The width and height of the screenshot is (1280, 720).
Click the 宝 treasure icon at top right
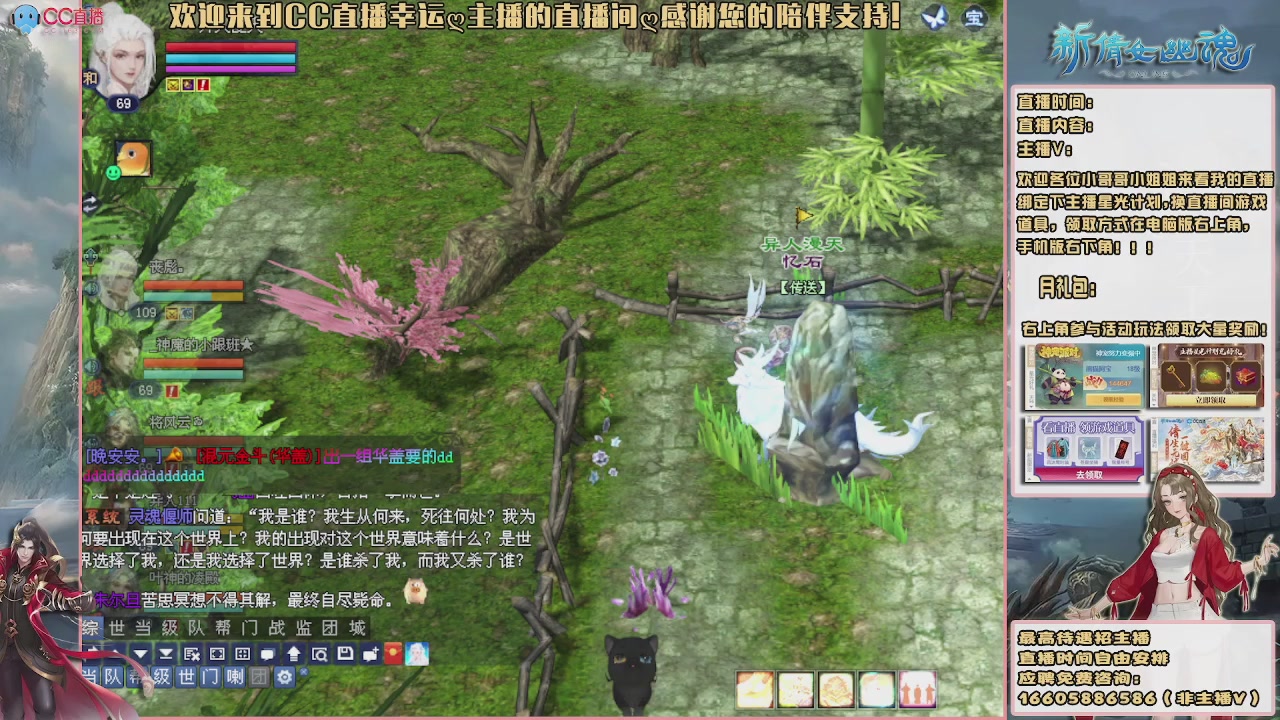pos(973,19)
